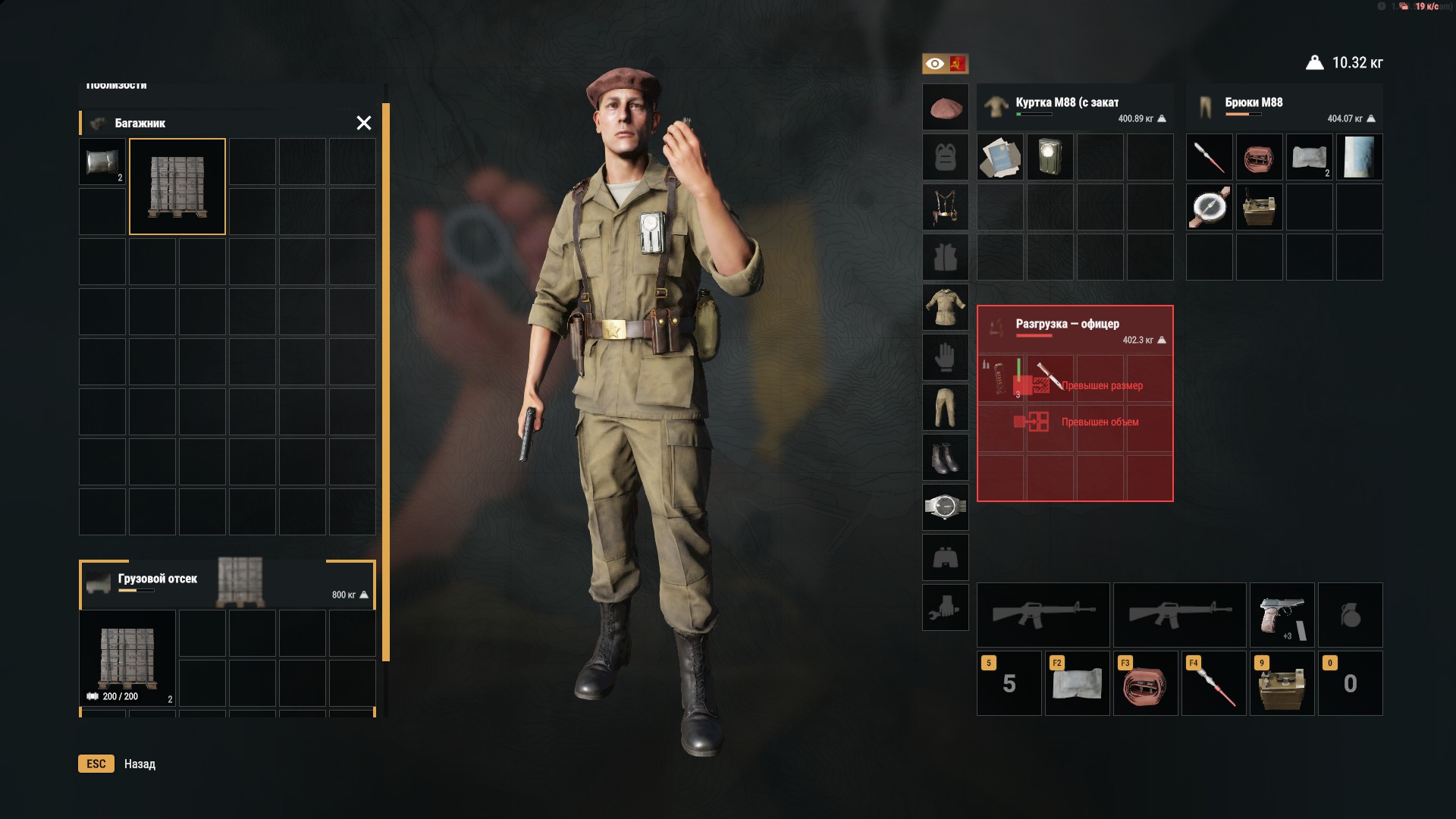
Task: Select the wristwatch equipment slot
Action: coord(945,507)
